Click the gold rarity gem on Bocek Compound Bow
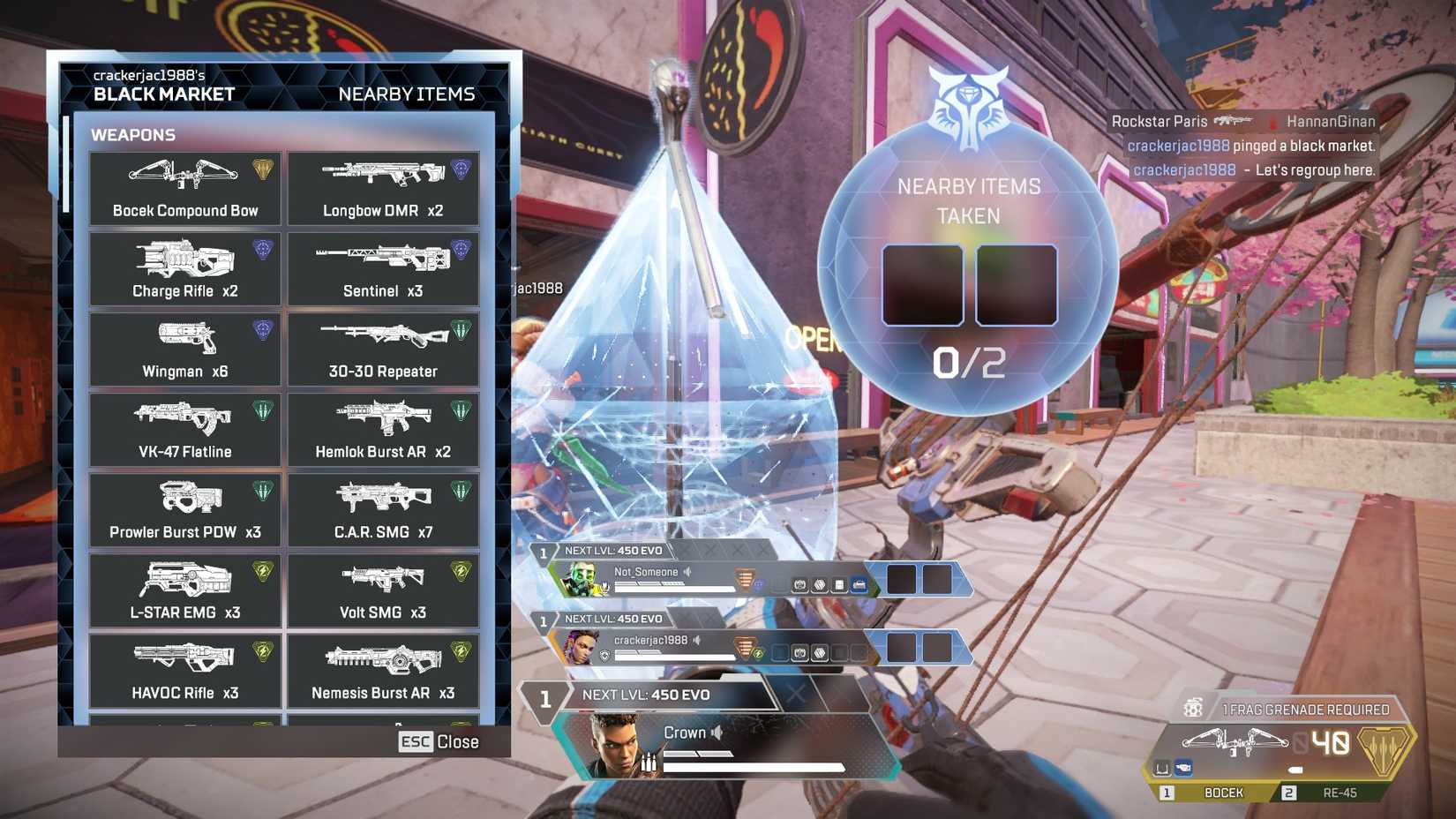1456x819 pixels. tap(260, 168)
